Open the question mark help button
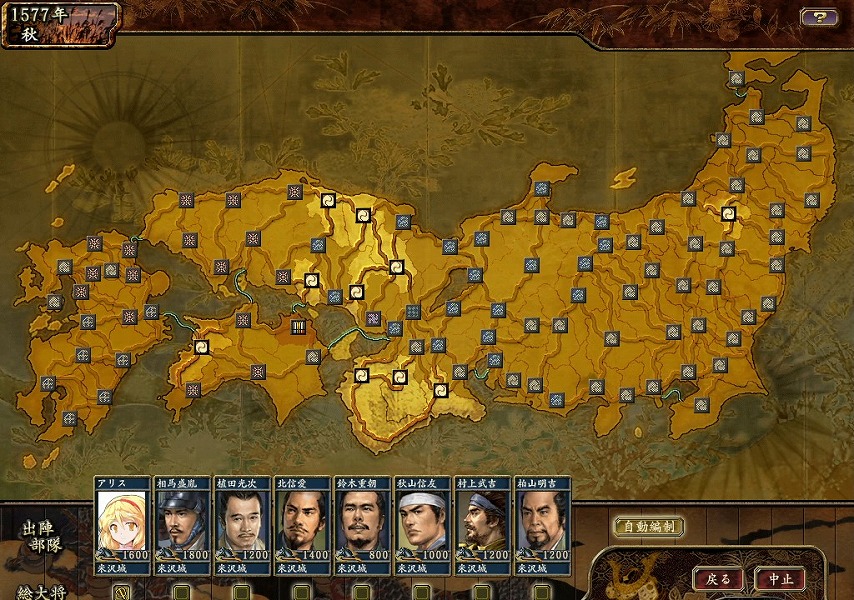The height and width of the screenshot is (600, 854). click(x=817, y=17)
